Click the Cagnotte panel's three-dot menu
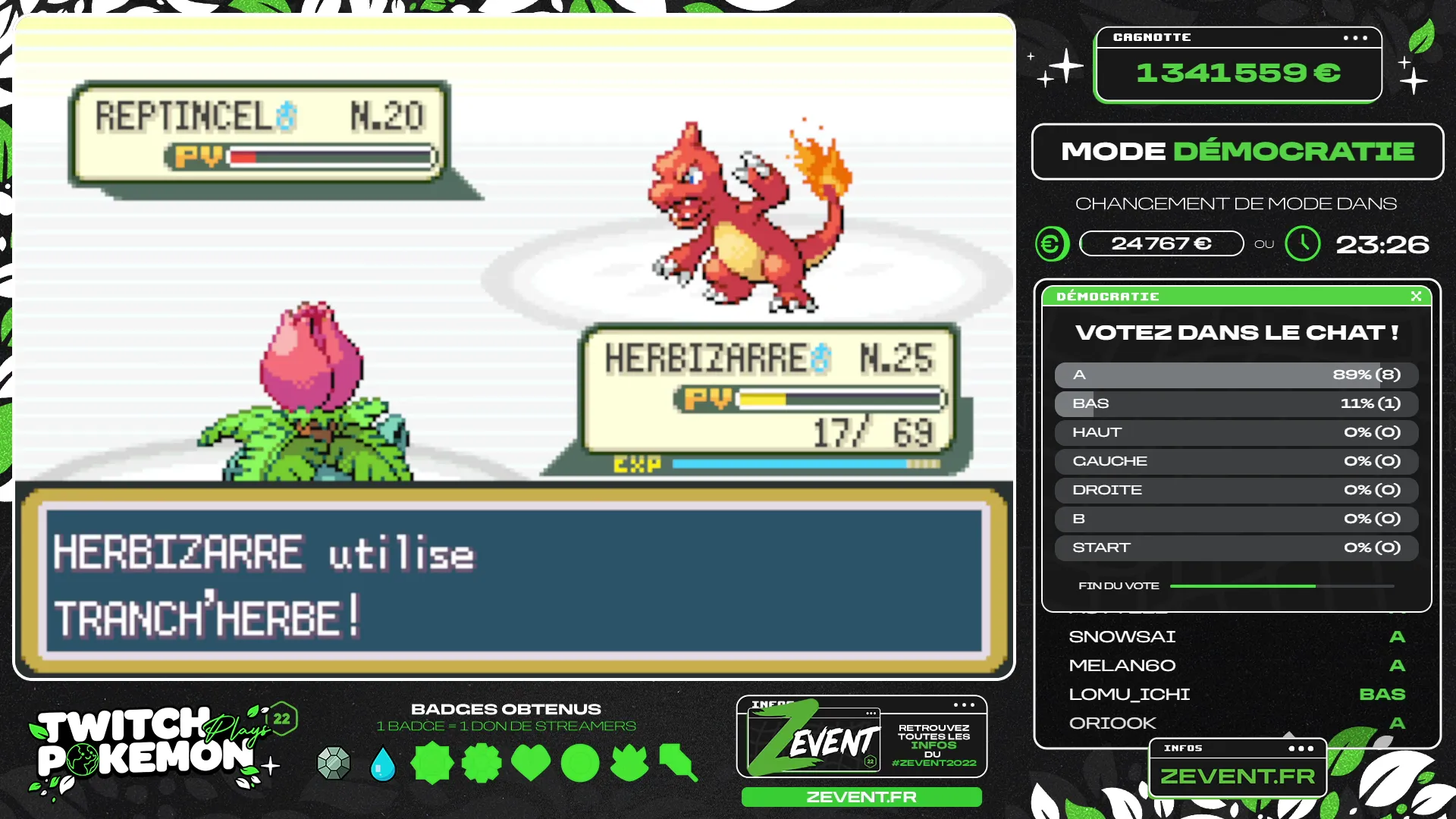The image size is (1456, 819). tap(1355, 38)
